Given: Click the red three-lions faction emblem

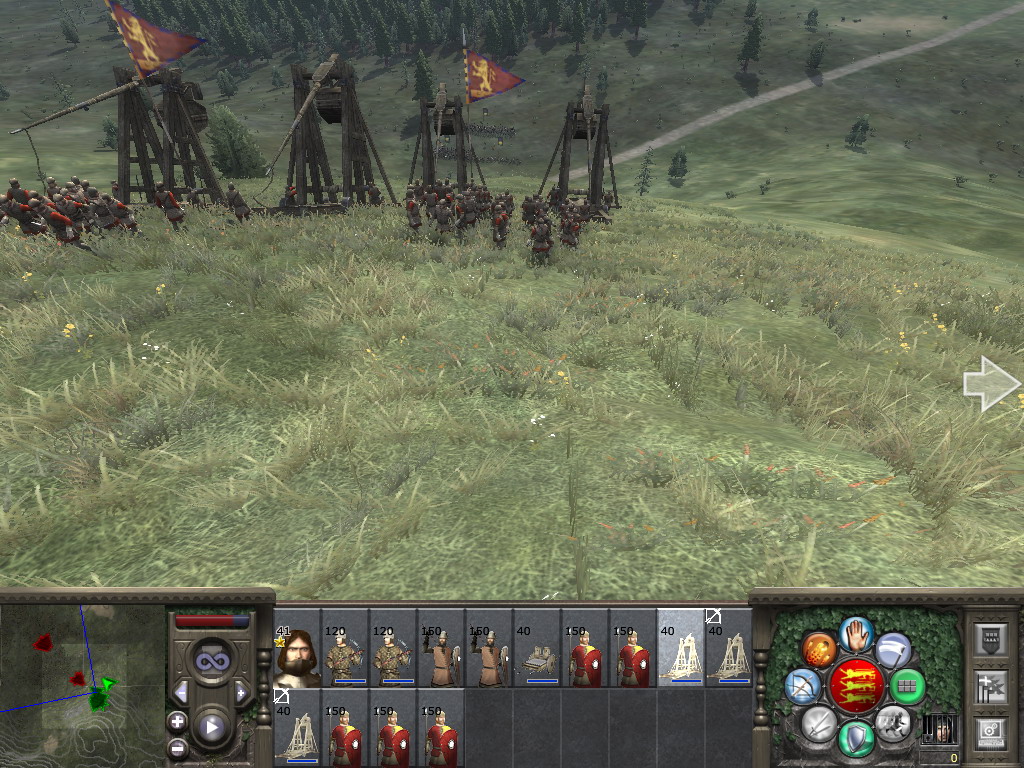Looking at the screenshot, I should (856, 686).
